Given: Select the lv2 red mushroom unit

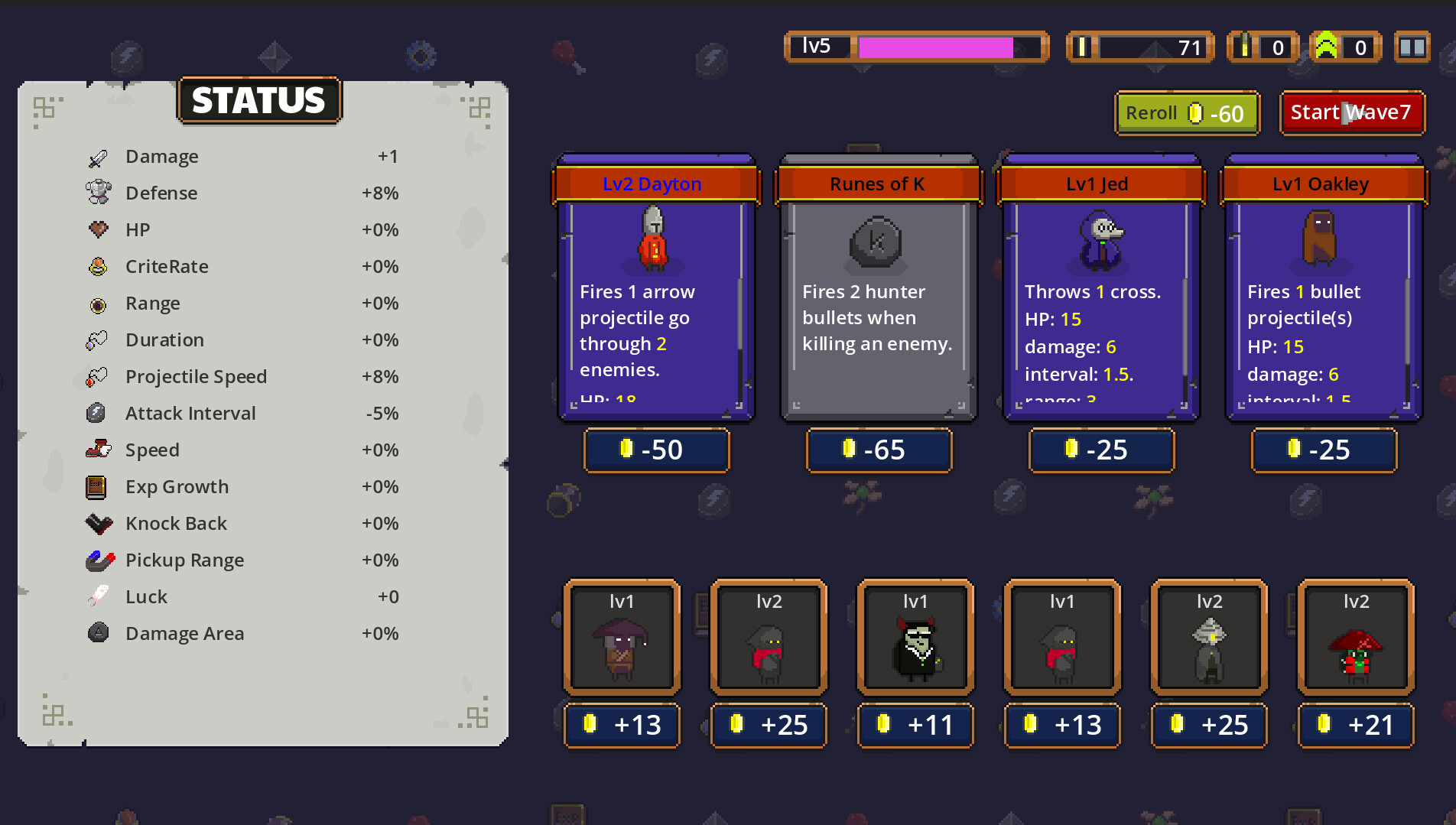Looking at the screenshot, I should [x=1356, y=638].
